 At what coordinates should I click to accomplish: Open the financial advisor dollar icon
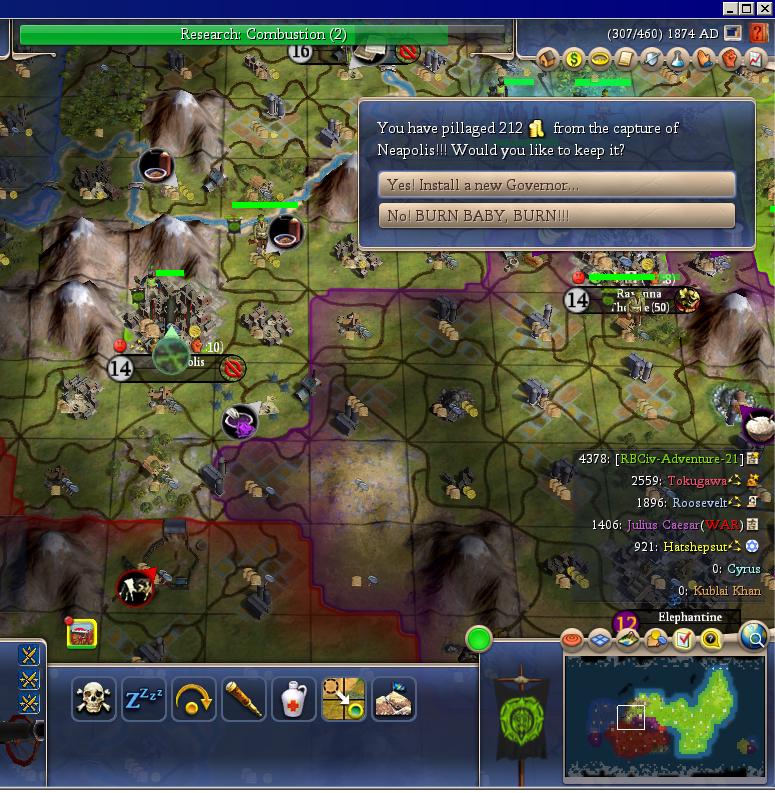pyautogui.click(x=574, y=59)
